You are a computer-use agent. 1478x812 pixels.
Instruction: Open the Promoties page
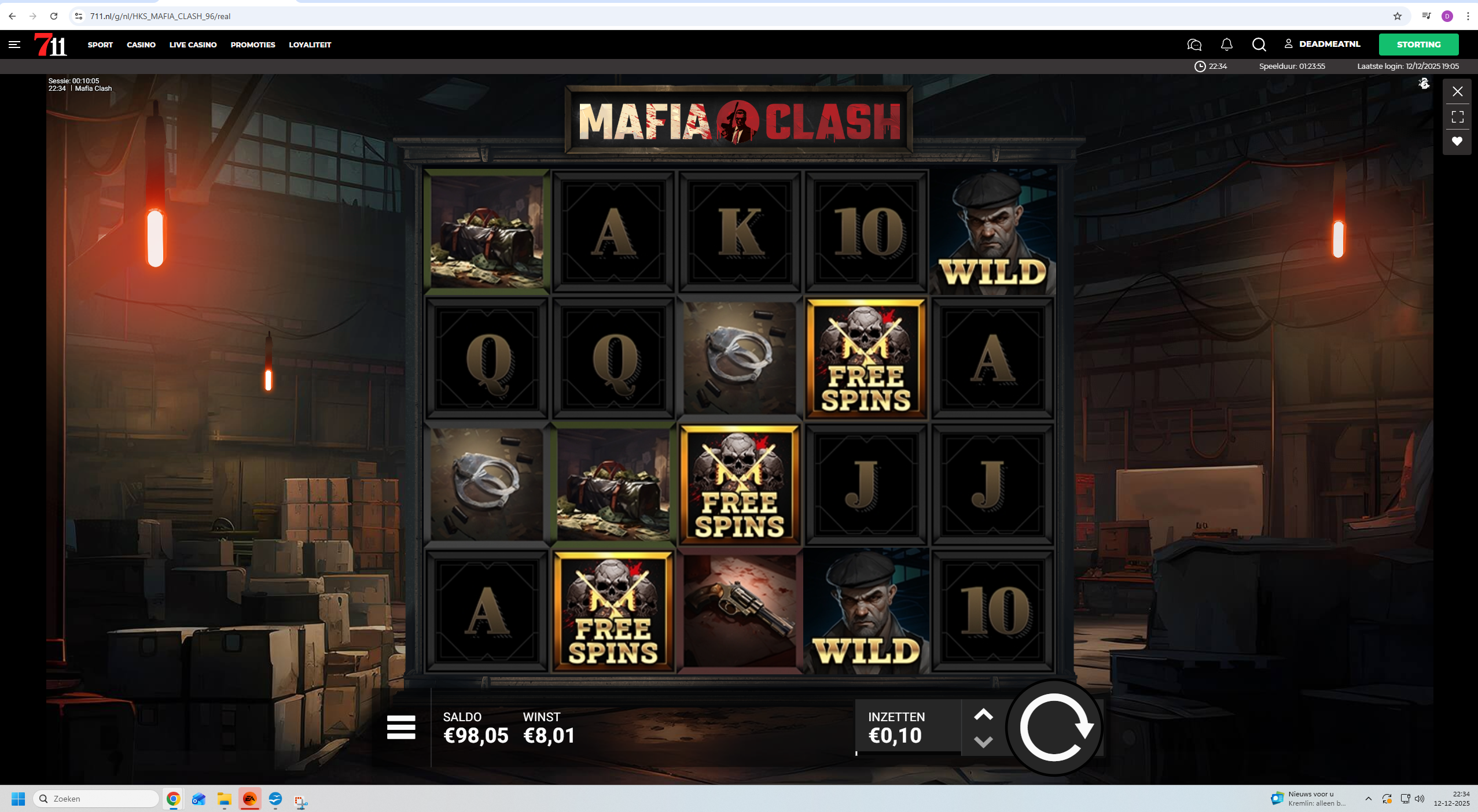253,45
